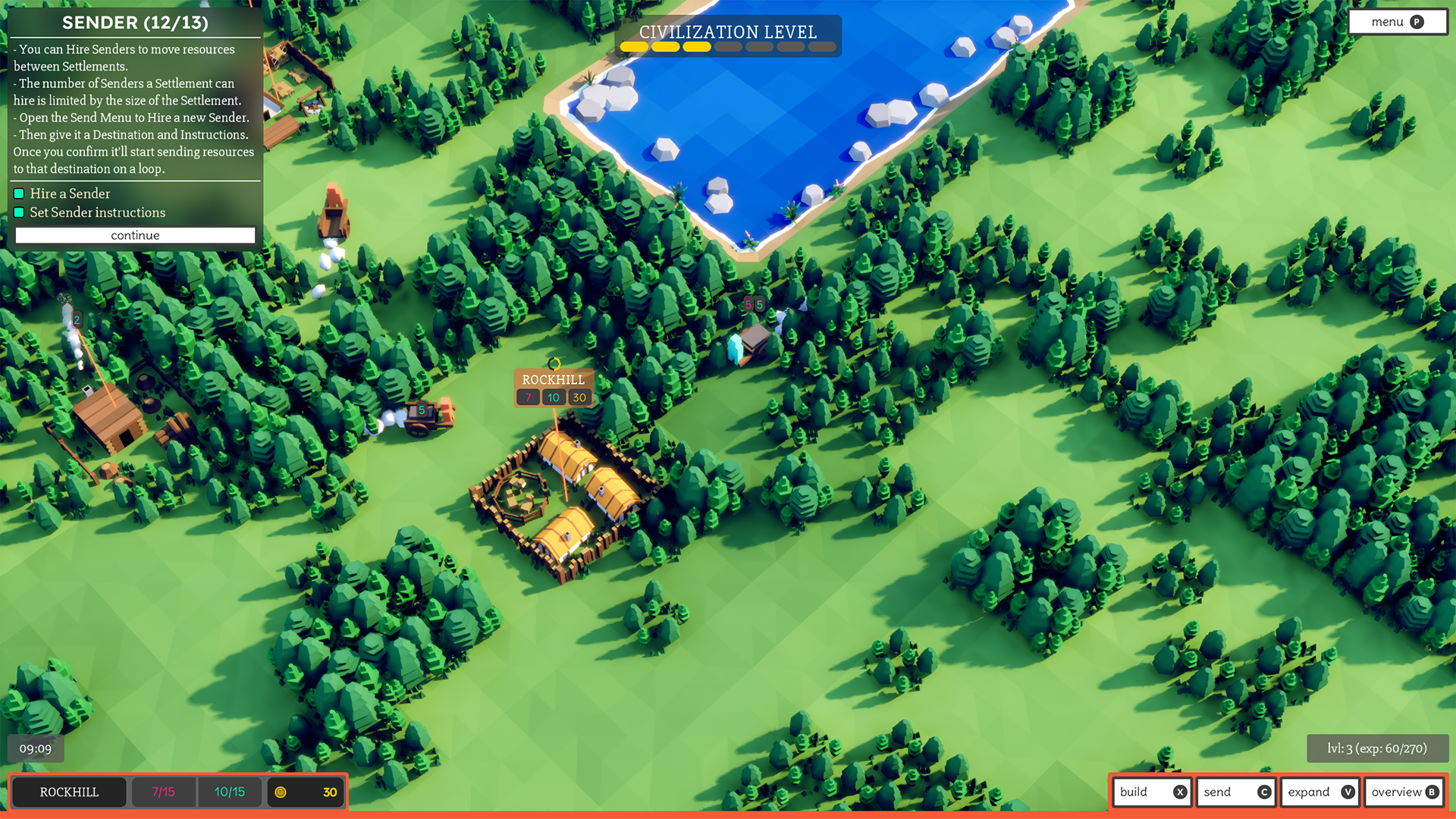The width and height of the screenshot is (1456, 819).
Task: Click the Rockhill name in bottom bar
Action: click(x=69, y=792)
